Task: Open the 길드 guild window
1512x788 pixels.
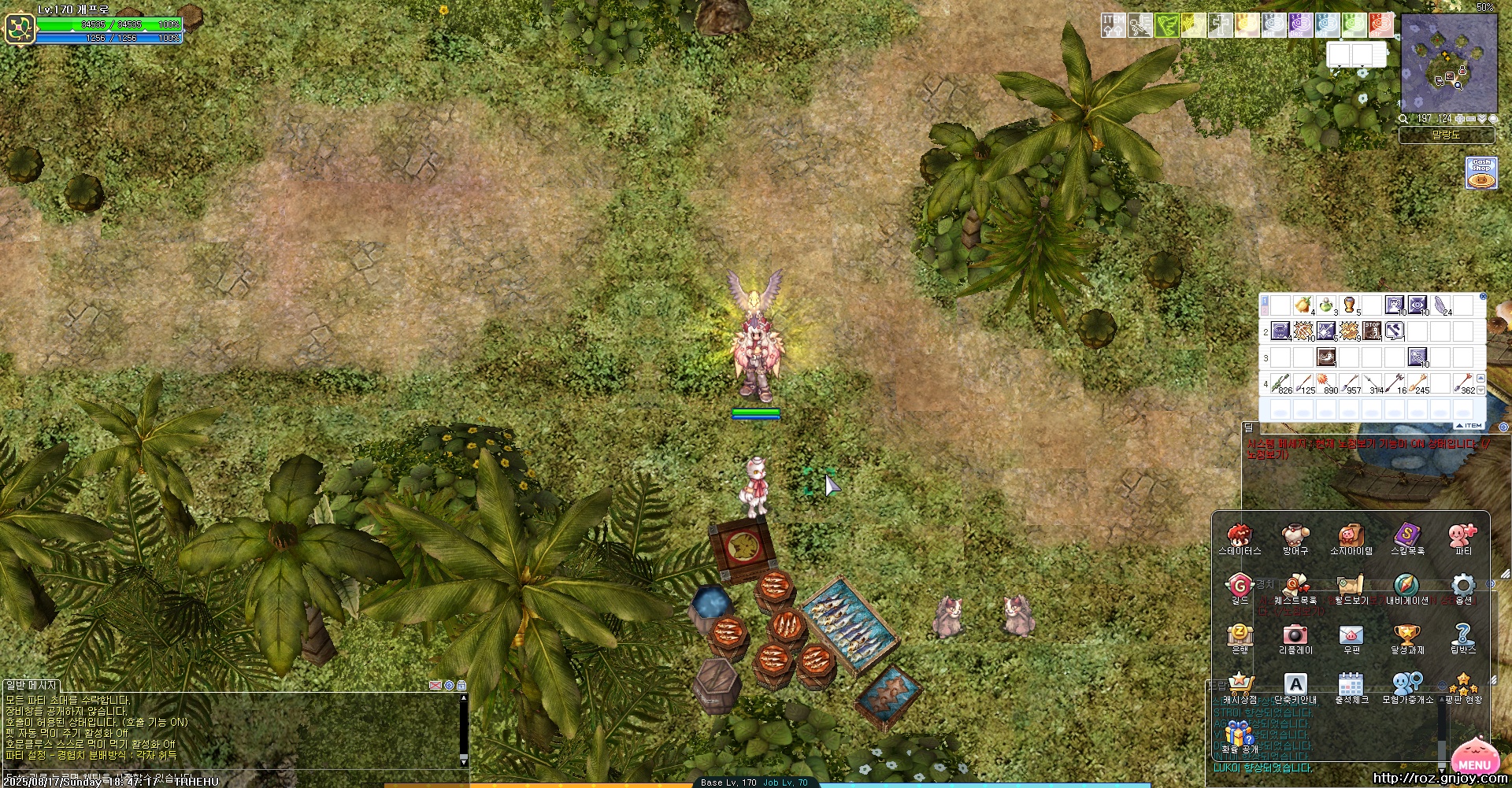Action: pyautogui.click(x=1240, y=586)
